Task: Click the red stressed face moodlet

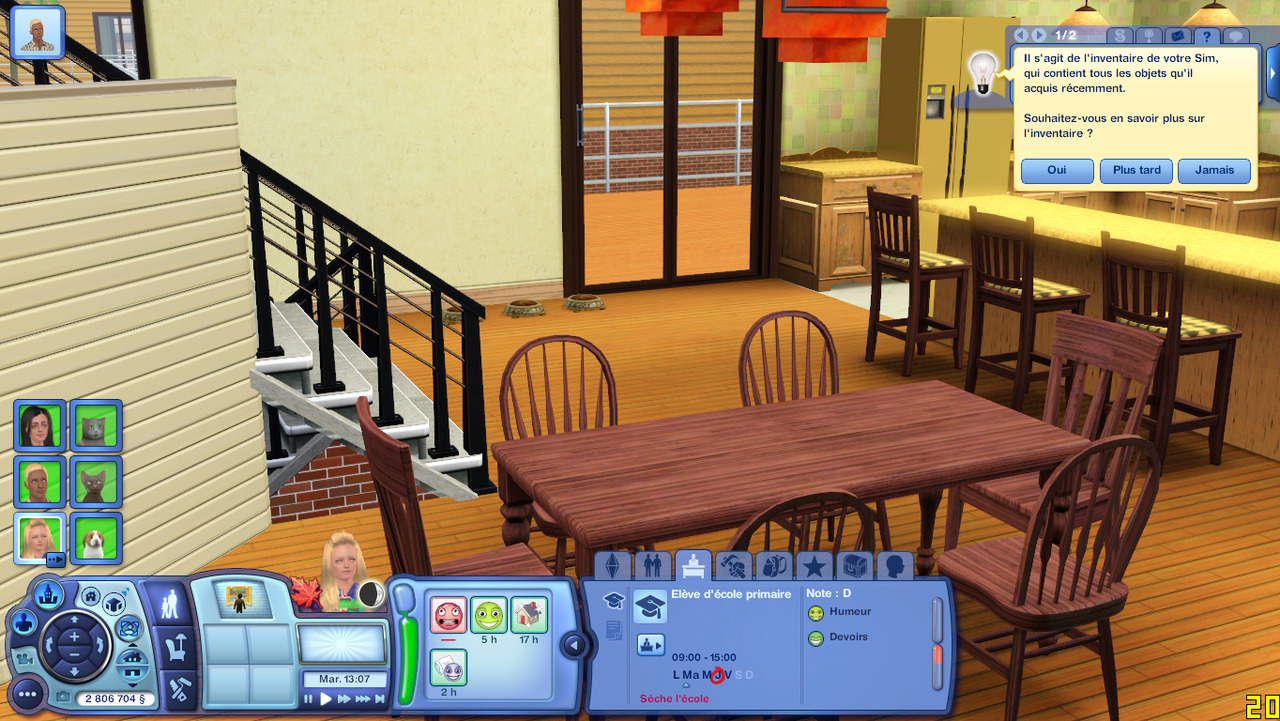Action: [448, 615]
